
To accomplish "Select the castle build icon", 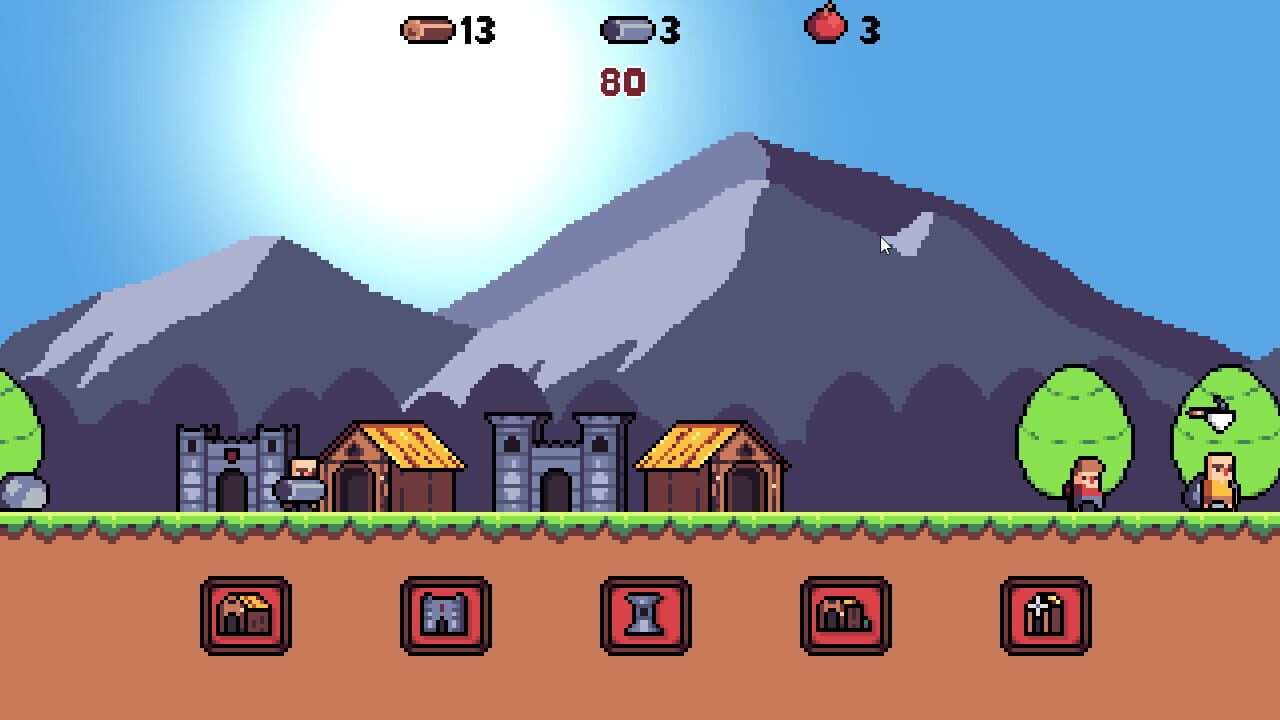I will point(446,616).
